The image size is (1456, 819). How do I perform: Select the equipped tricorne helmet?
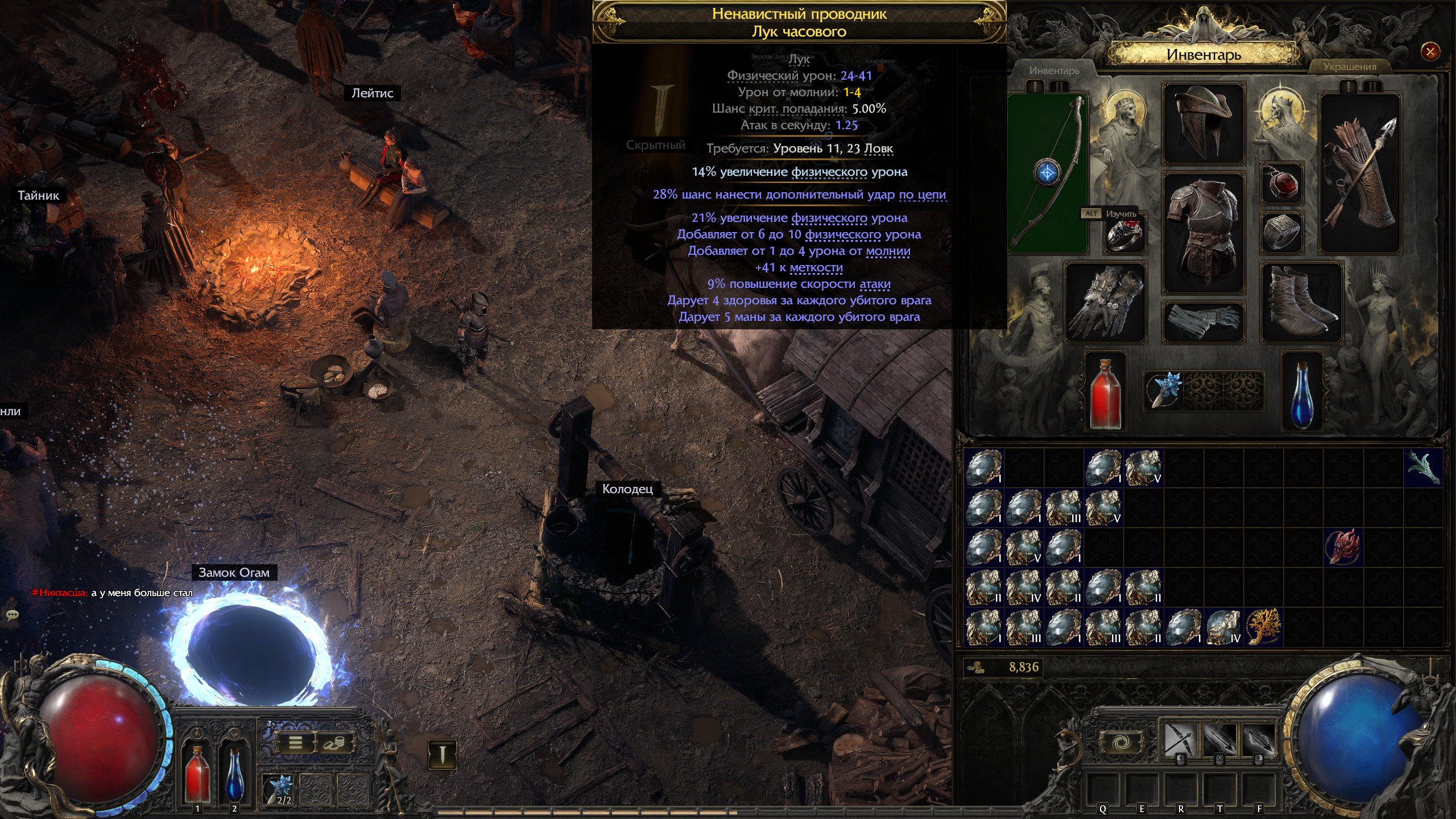[x=1203, y=123]
